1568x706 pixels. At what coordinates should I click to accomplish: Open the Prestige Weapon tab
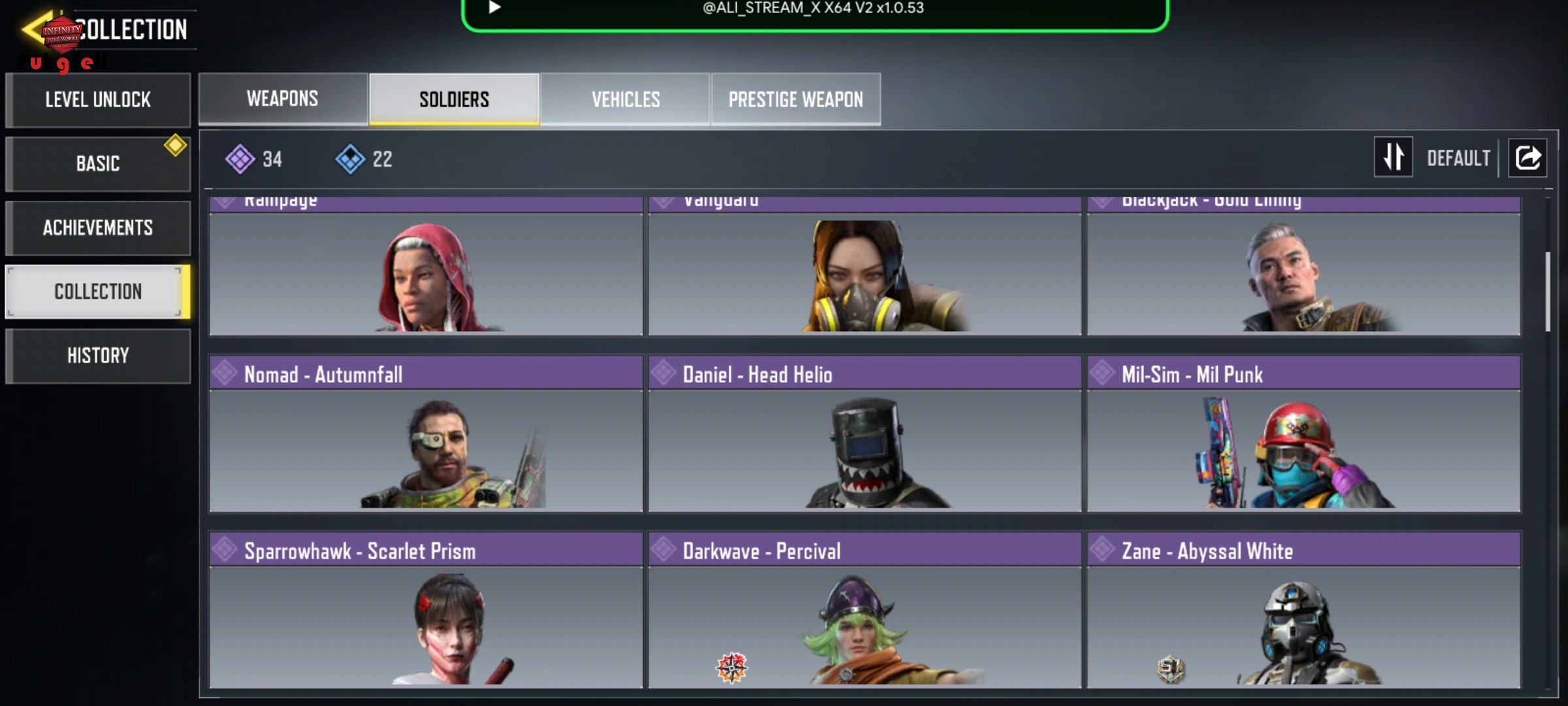(x=796, y=99)
